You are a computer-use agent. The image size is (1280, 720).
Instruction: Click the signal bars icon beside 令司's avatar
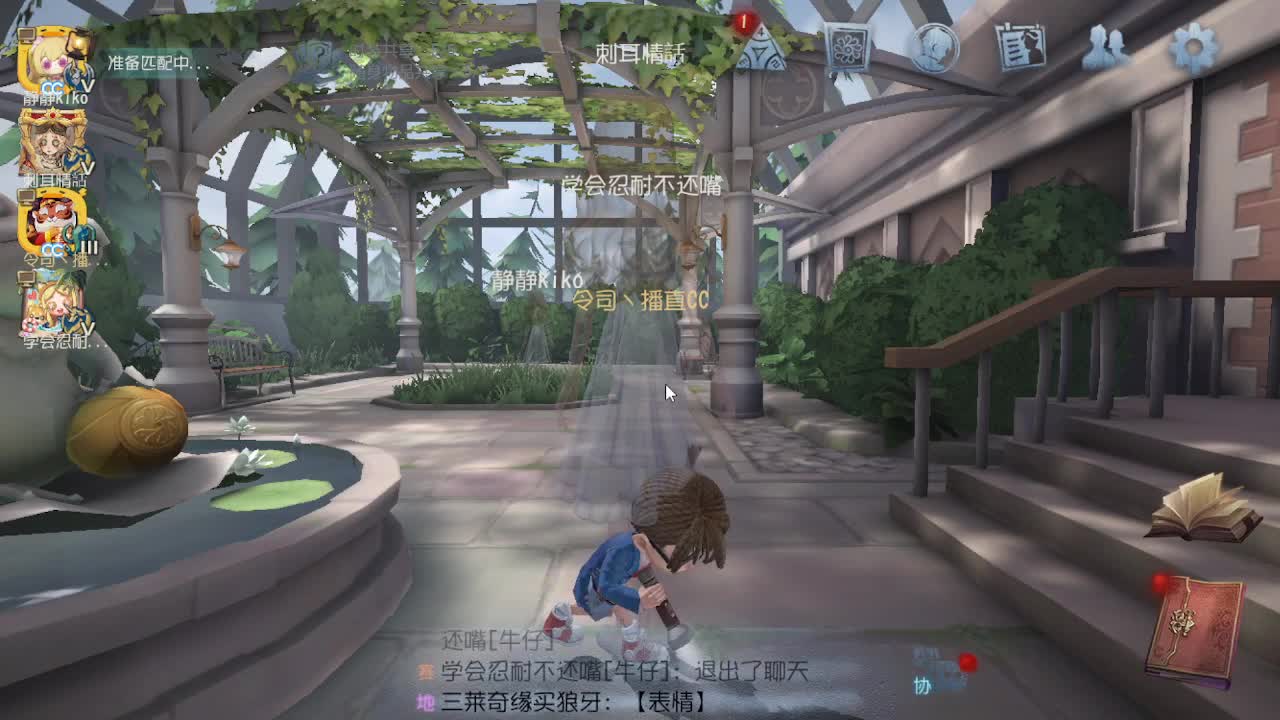[89, 246]
